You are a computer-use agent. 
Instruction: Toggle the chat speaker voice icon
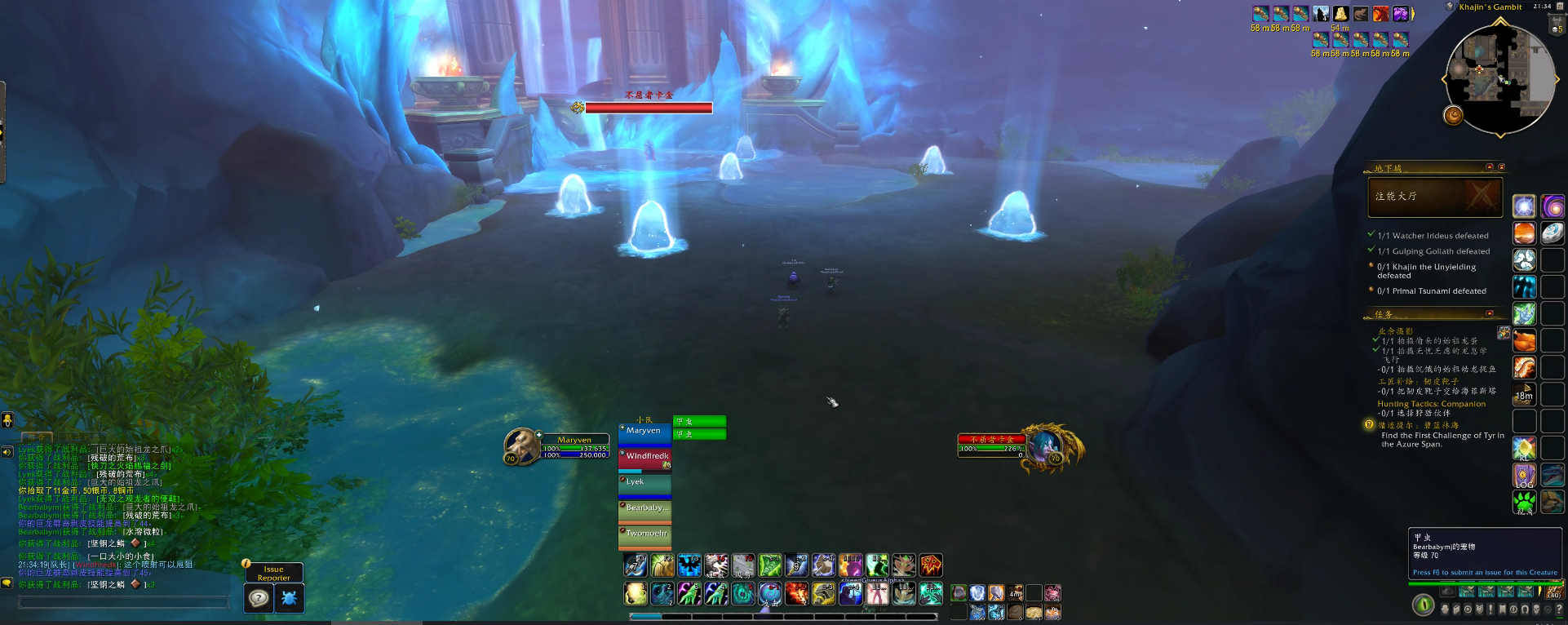pos(7,452)
